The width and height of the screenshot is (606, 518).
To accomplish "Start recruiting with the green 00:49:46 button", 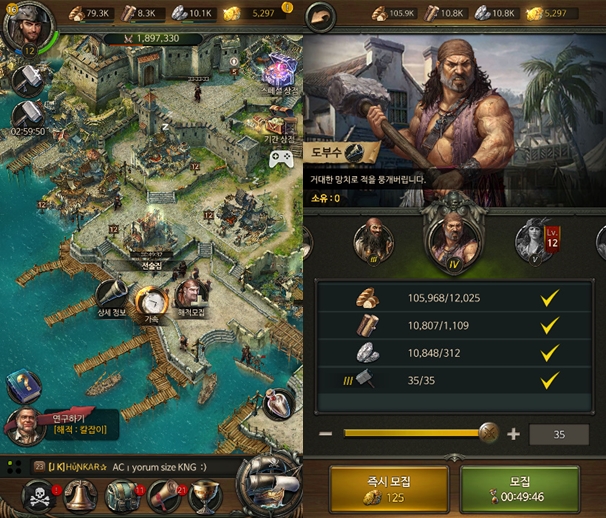I will [520, 490].
